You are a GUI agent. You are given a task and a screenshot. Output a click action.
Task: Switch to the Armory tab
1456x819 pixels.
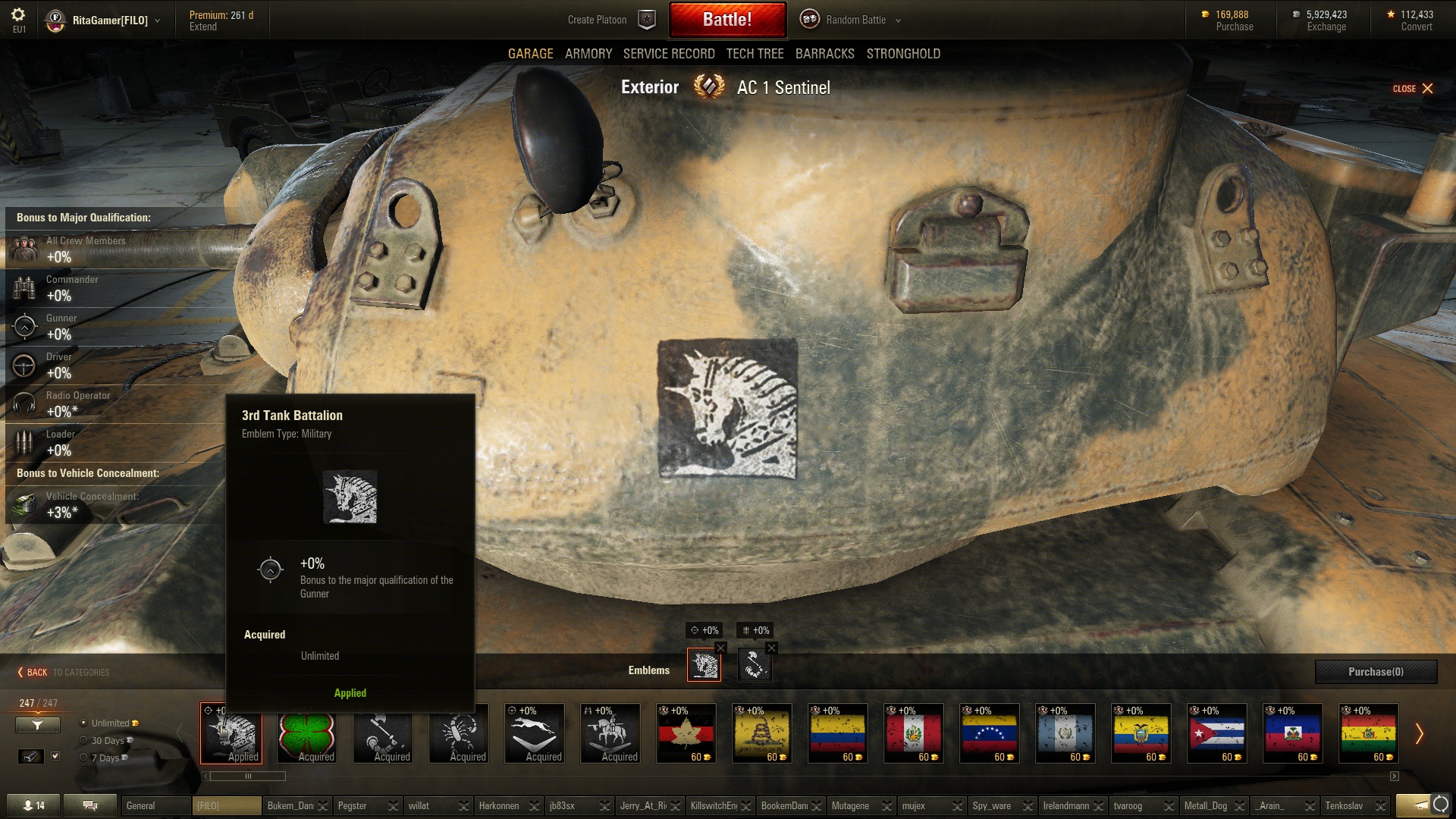[x=588, y=54]
